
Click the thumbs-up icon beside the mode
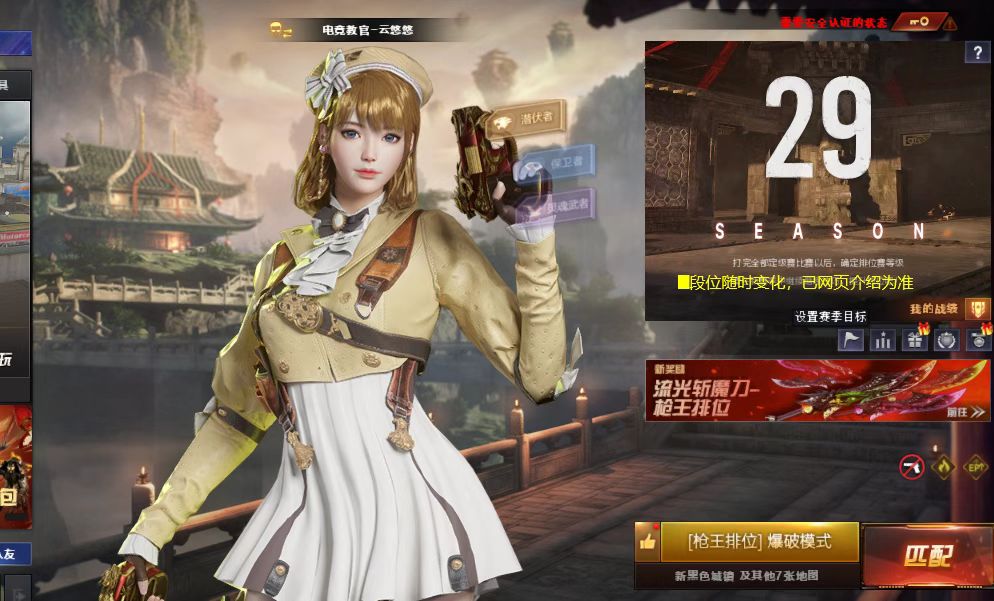(x=647, y=542)
